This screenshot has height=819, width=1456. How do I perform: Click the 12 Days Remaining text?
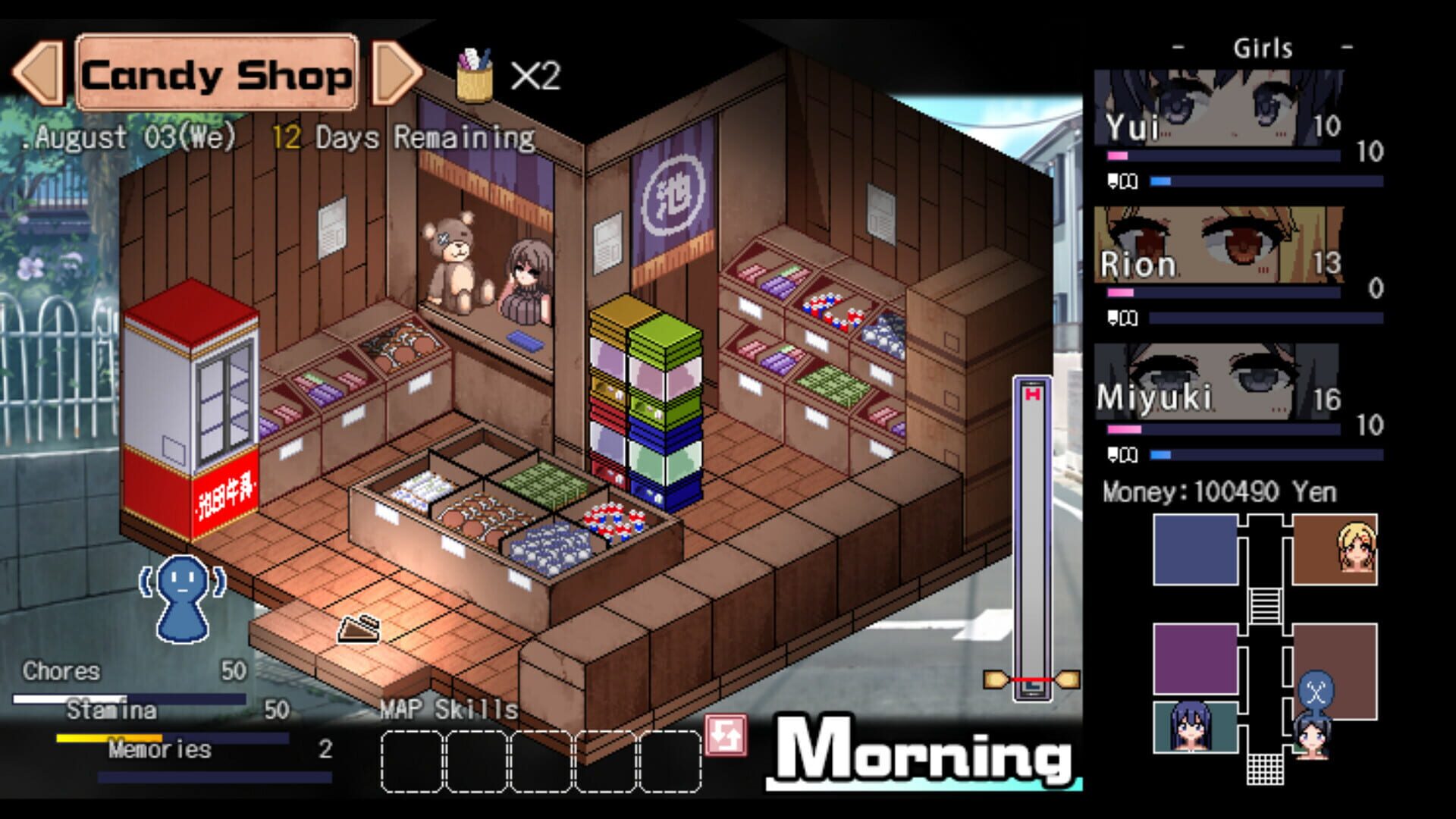click(402, 138)
